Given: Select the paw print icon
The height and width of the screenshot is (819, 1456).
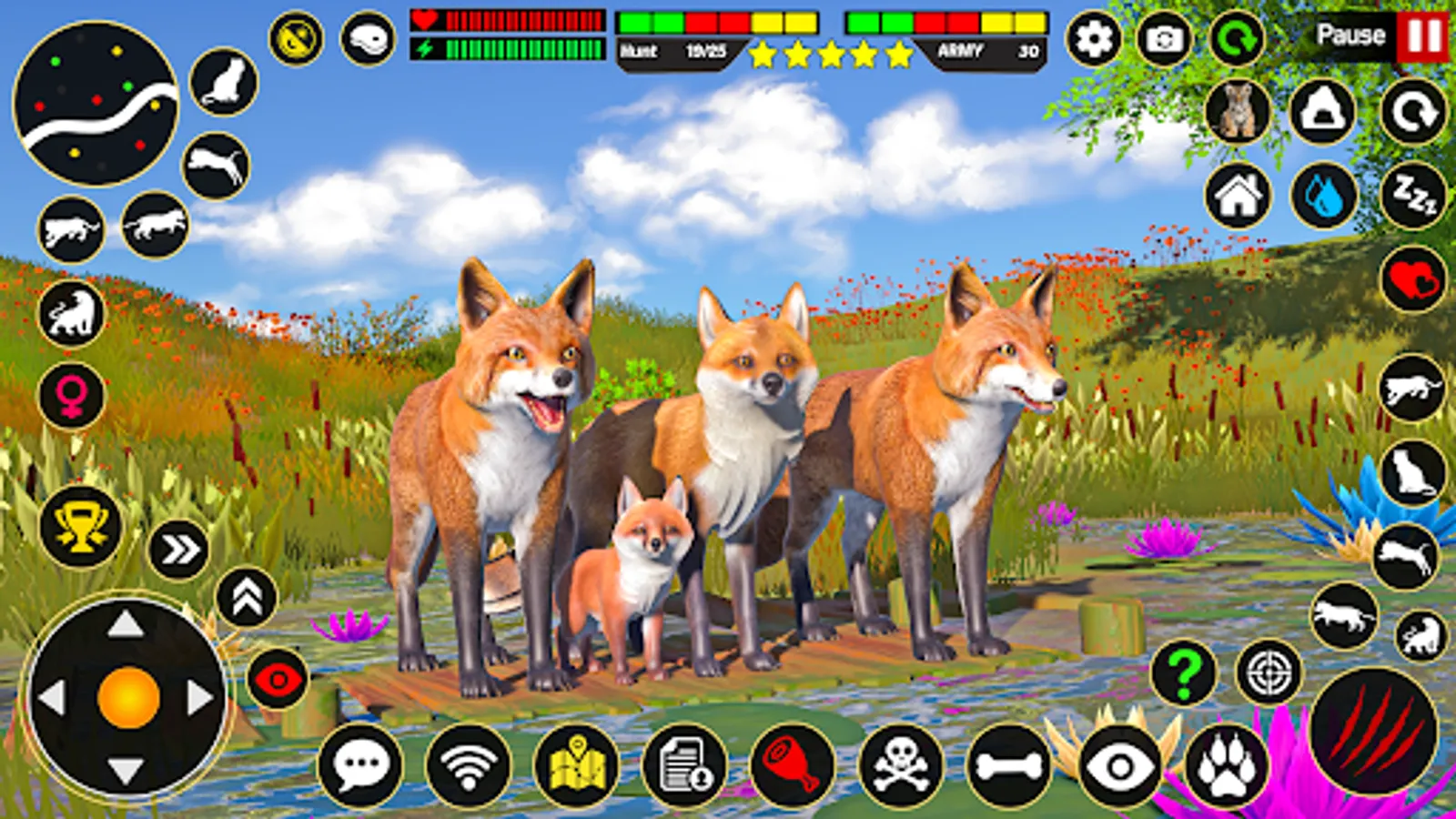Looking at the screenshot, I should [x=1229, y=764].
